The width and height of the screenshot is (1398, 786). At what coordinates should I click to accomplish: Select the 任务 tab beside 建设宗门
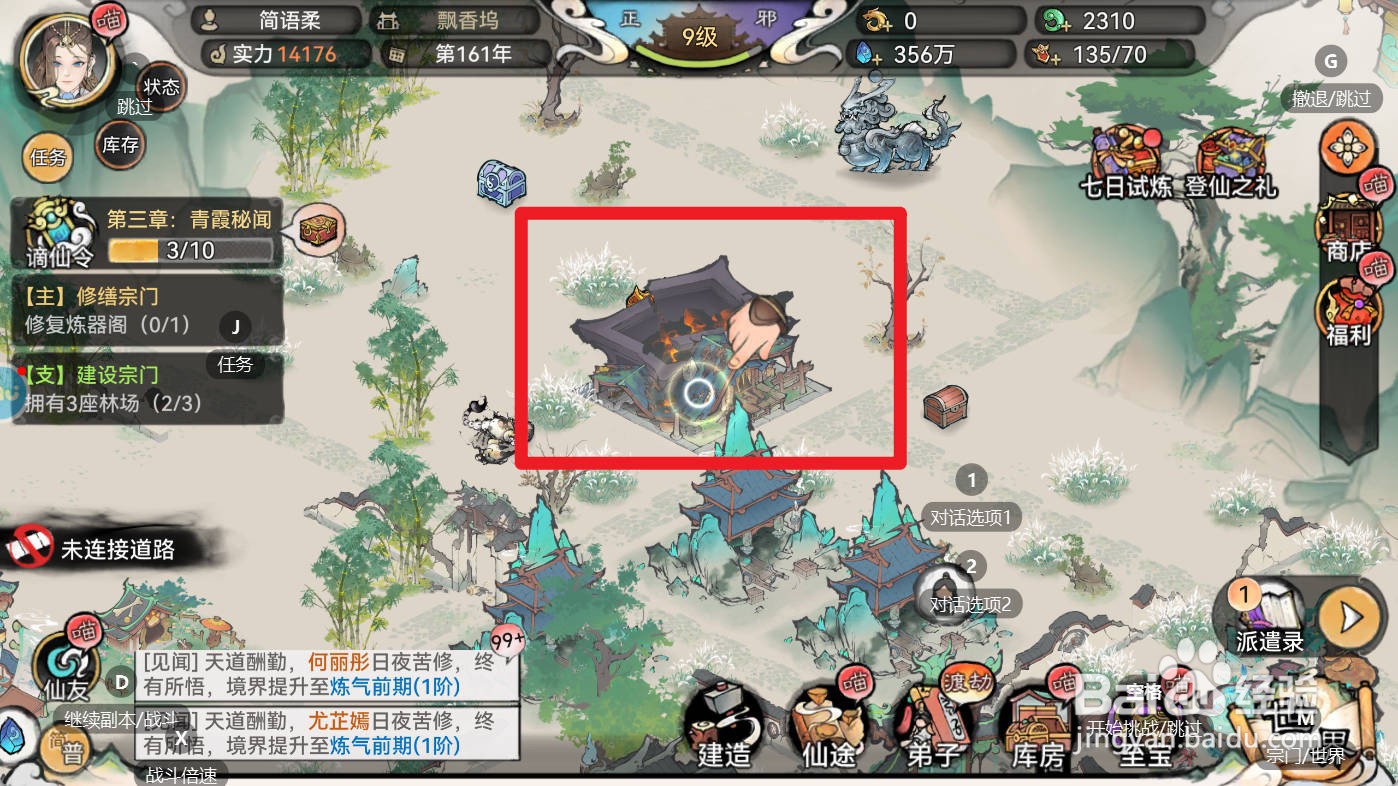pos(235,364)
